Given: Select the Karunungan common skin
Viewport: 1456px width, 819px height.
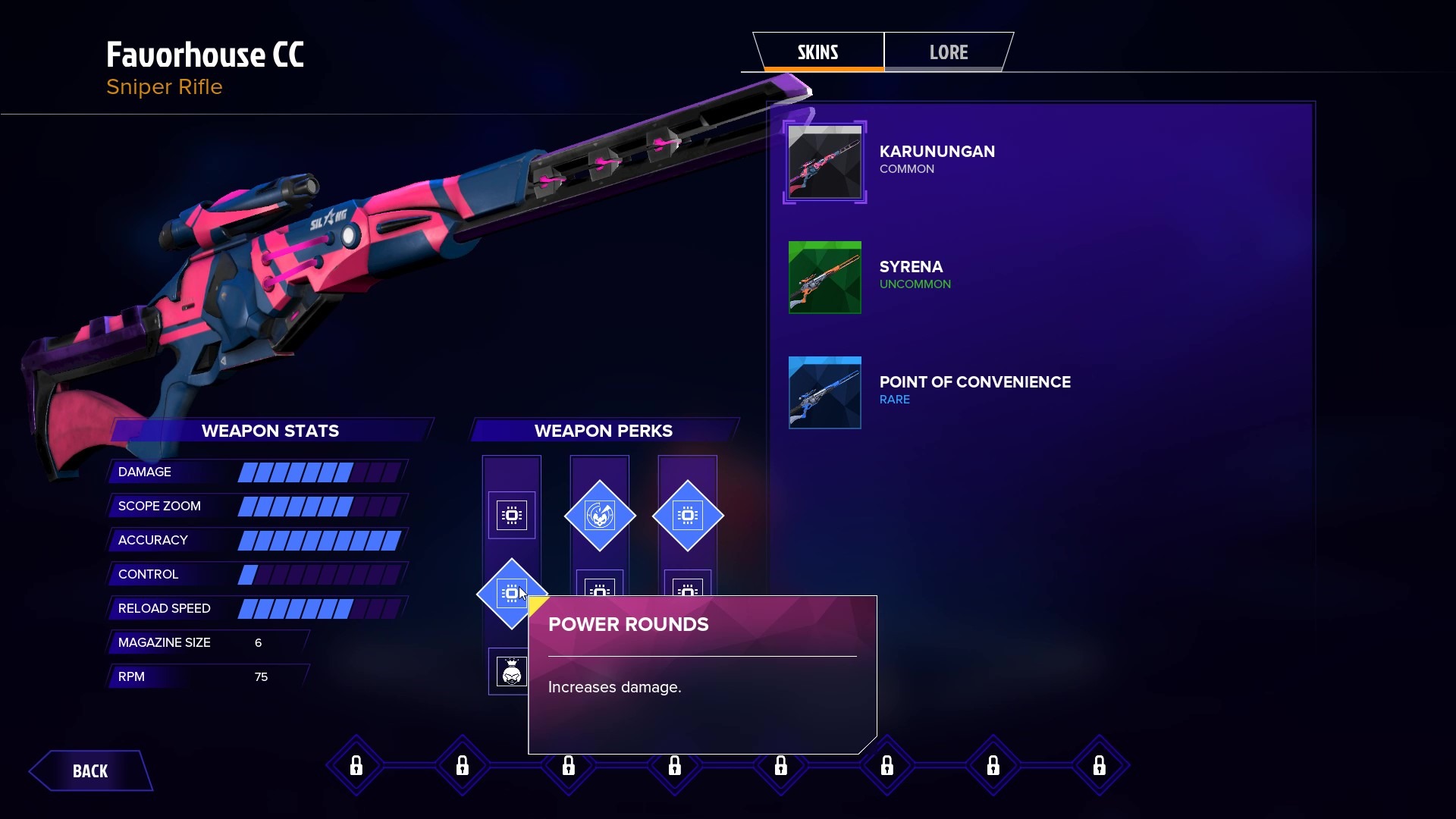Looking at the screenshot, I should click(x=825, y=162).
